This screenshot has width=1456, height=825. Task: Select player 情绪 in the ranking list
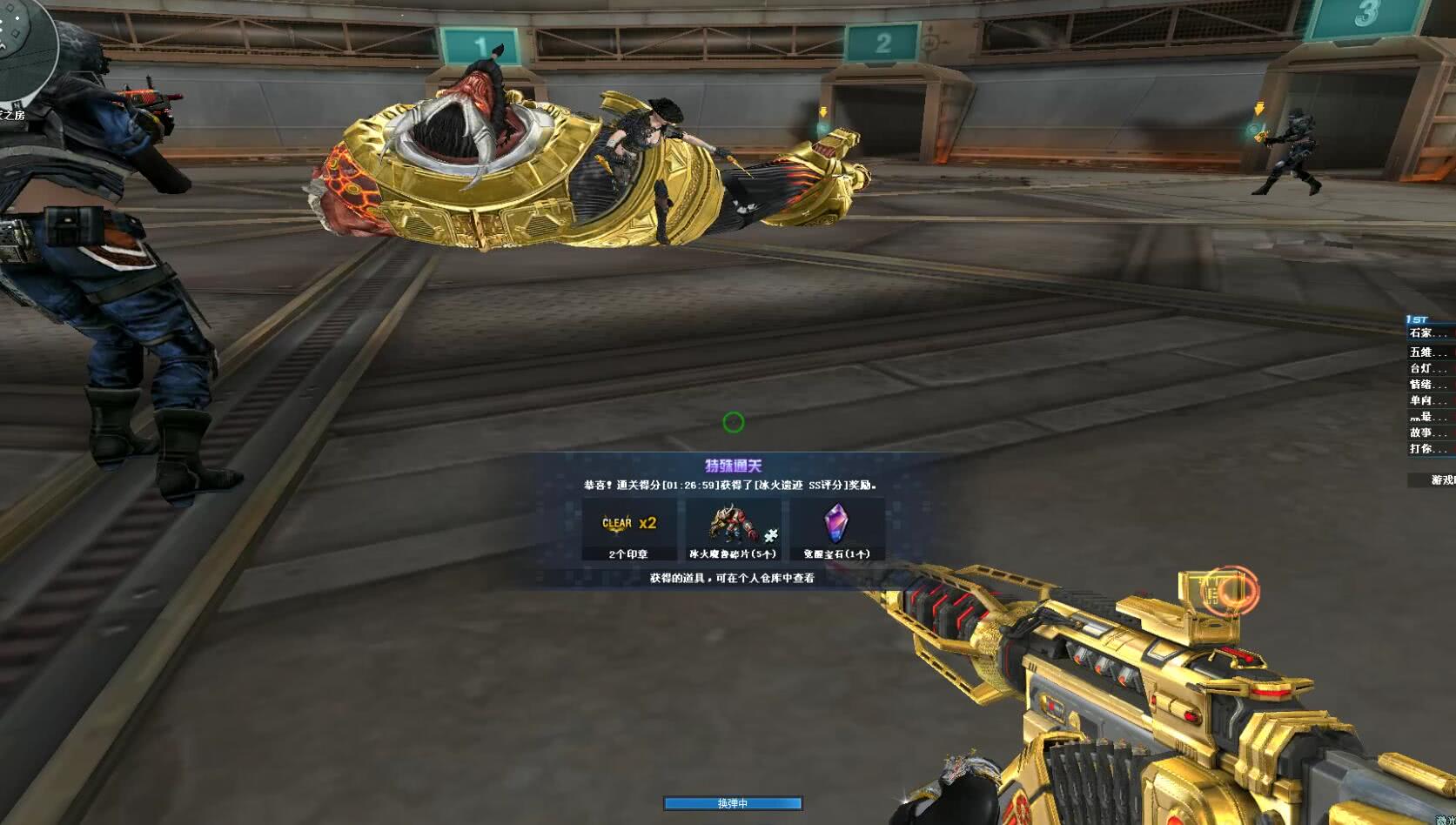point(1427,385)
